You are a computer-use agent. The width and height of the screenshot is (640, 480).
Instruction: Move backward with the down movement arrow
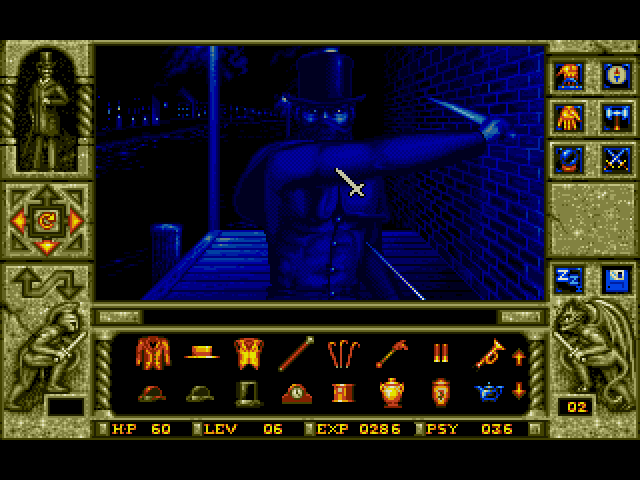[x=46, y=247]
